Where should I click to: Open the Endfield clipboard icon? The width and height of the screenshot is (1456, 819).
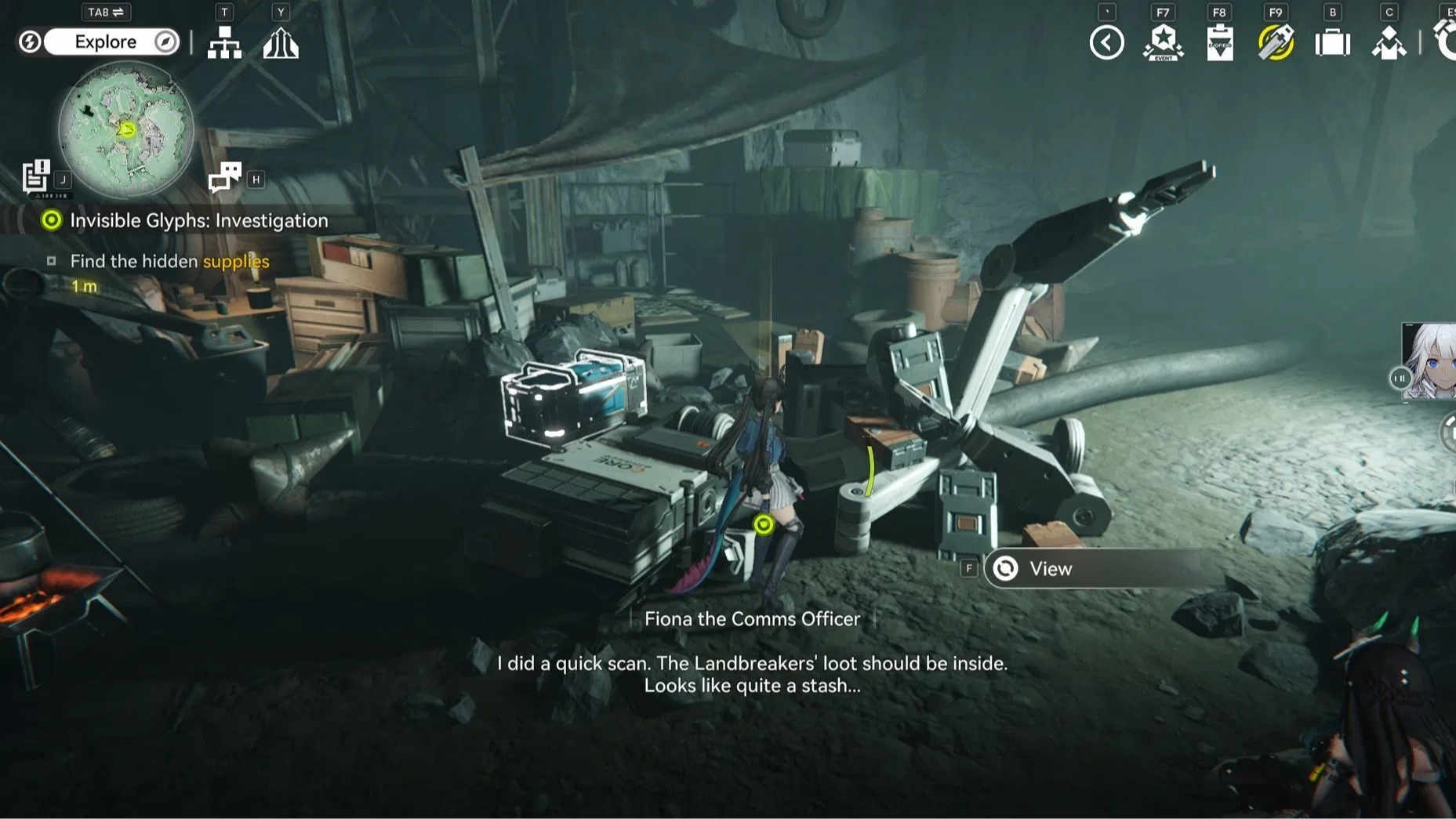(x=1219, y=43)
